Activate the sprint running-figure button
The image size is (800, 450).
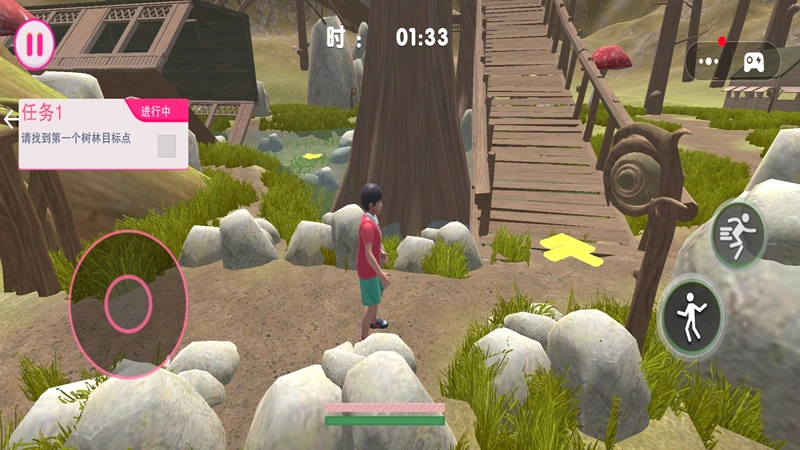[x=738, y=235]
